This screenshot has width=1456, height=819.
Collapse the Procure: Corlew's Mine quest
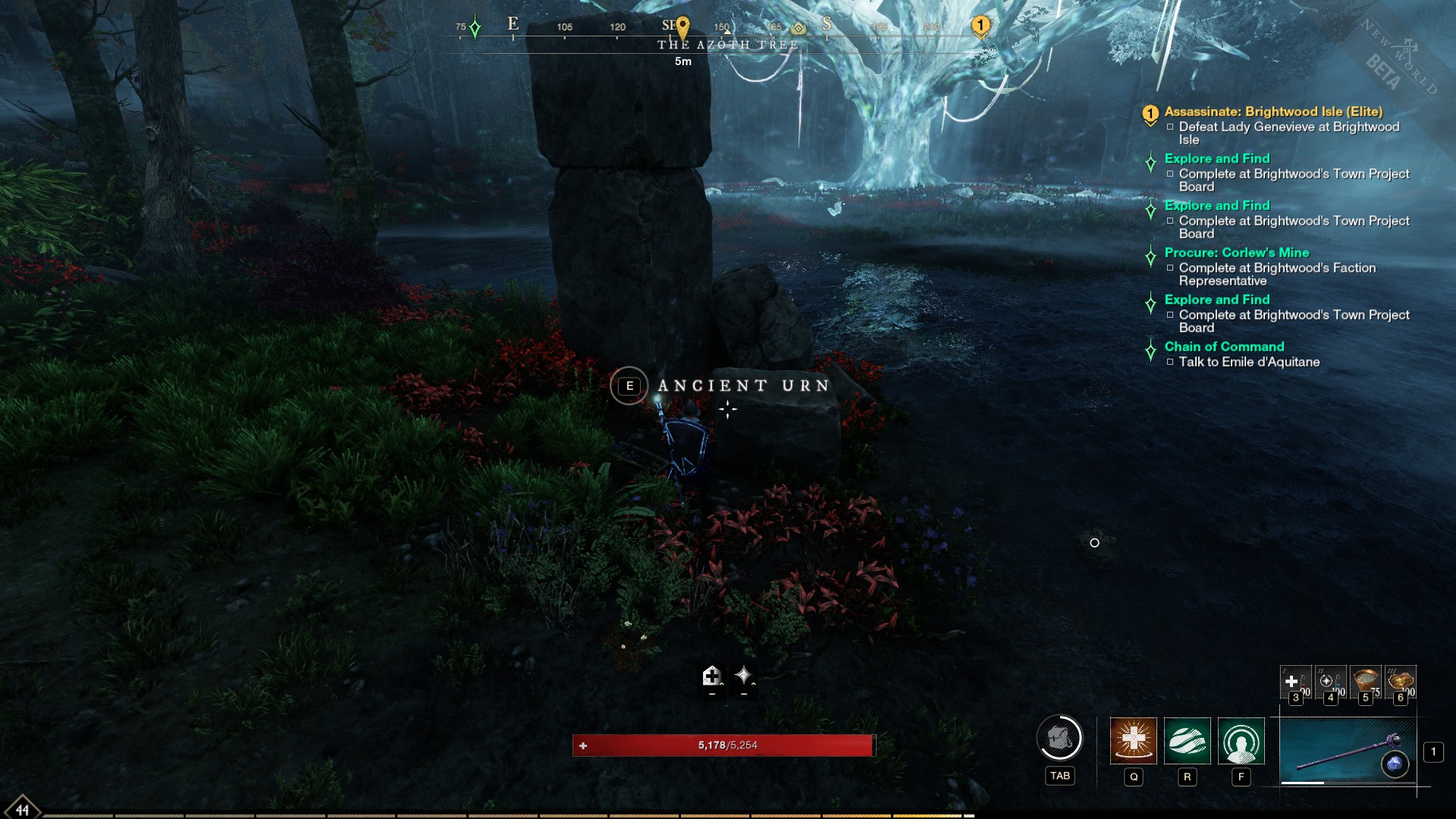point(1150,256)
